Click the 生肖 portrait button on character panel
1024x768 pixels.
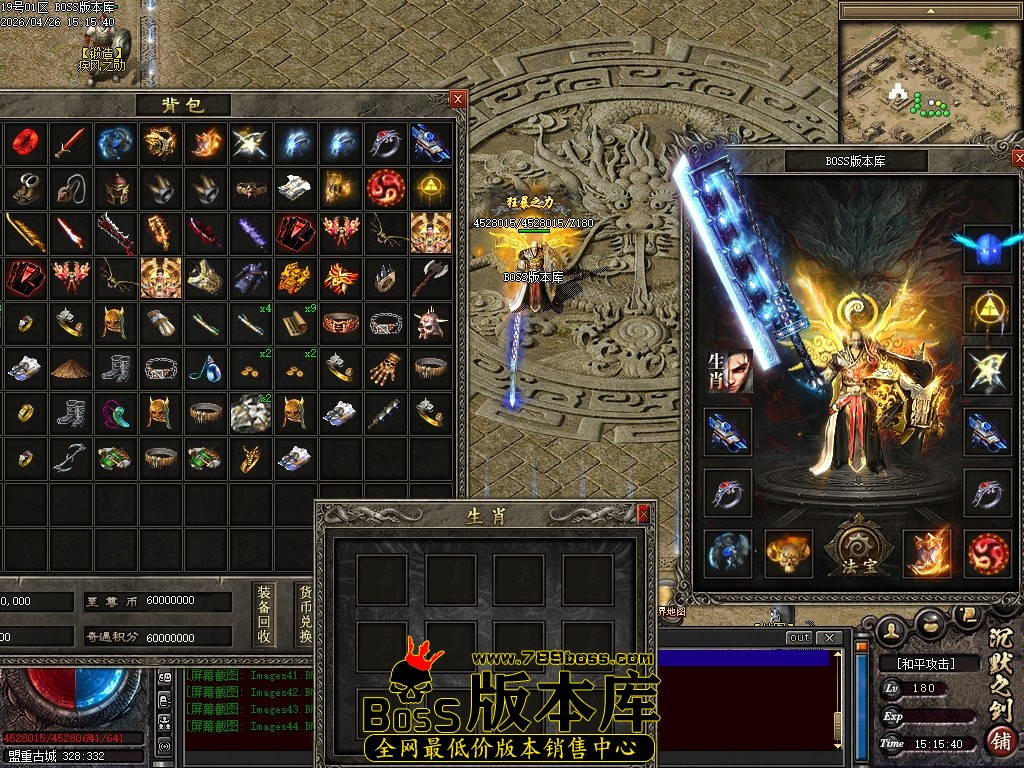[728, 370]
